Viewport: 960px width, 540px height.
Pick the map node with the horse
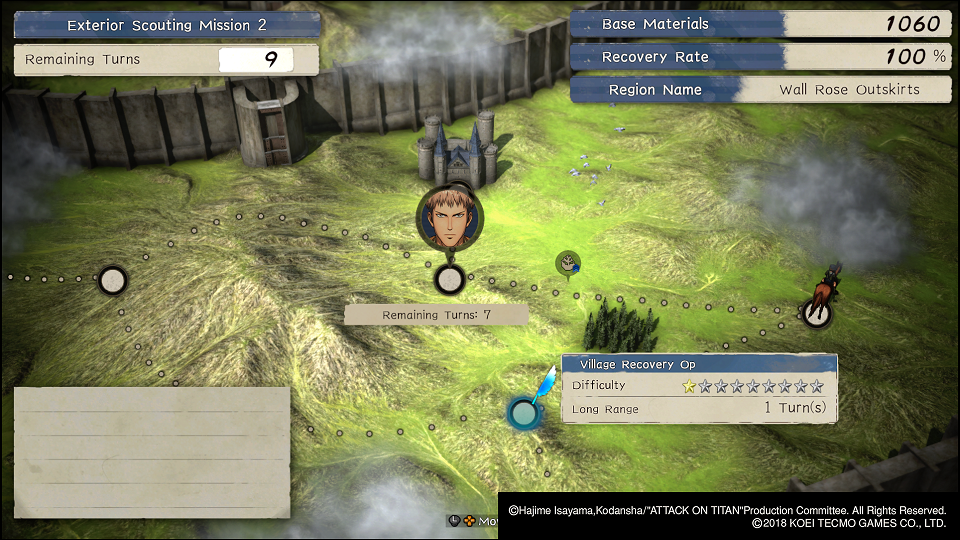(x=817, y=313)
